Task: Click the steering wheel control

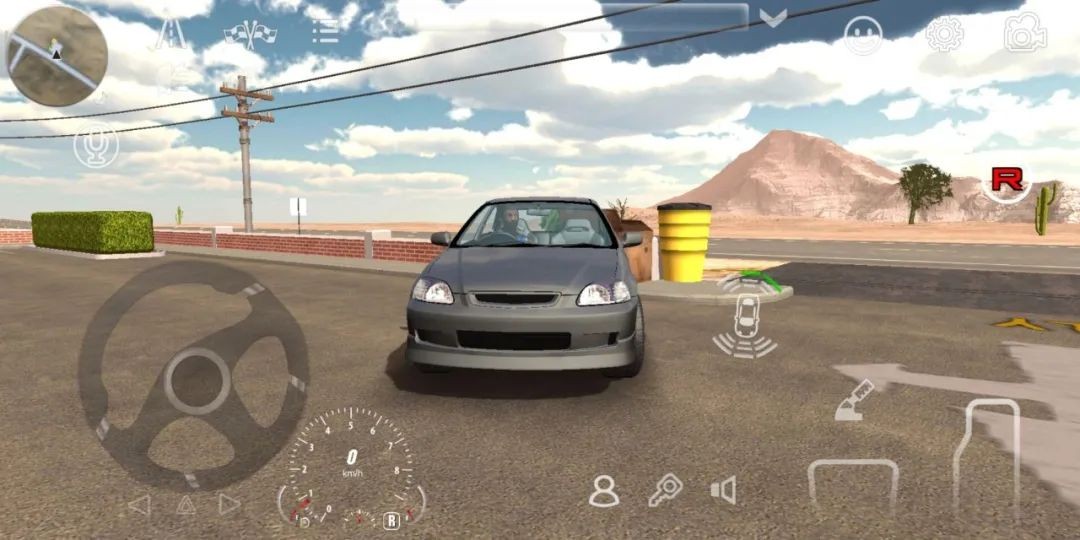Action: coord(193,376)
